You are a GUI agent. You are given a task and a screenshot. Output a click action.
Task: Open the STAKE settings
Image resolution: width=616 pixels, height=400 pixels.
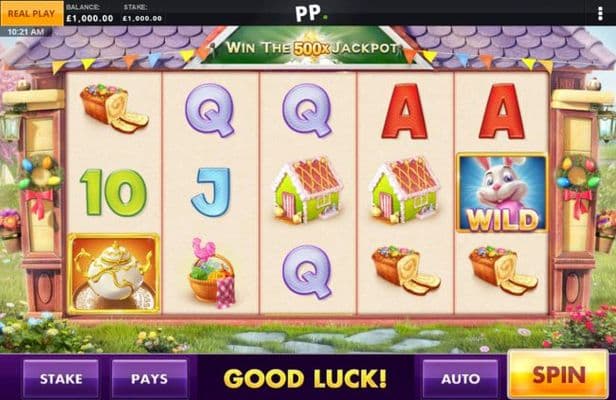tap(60, 379)
